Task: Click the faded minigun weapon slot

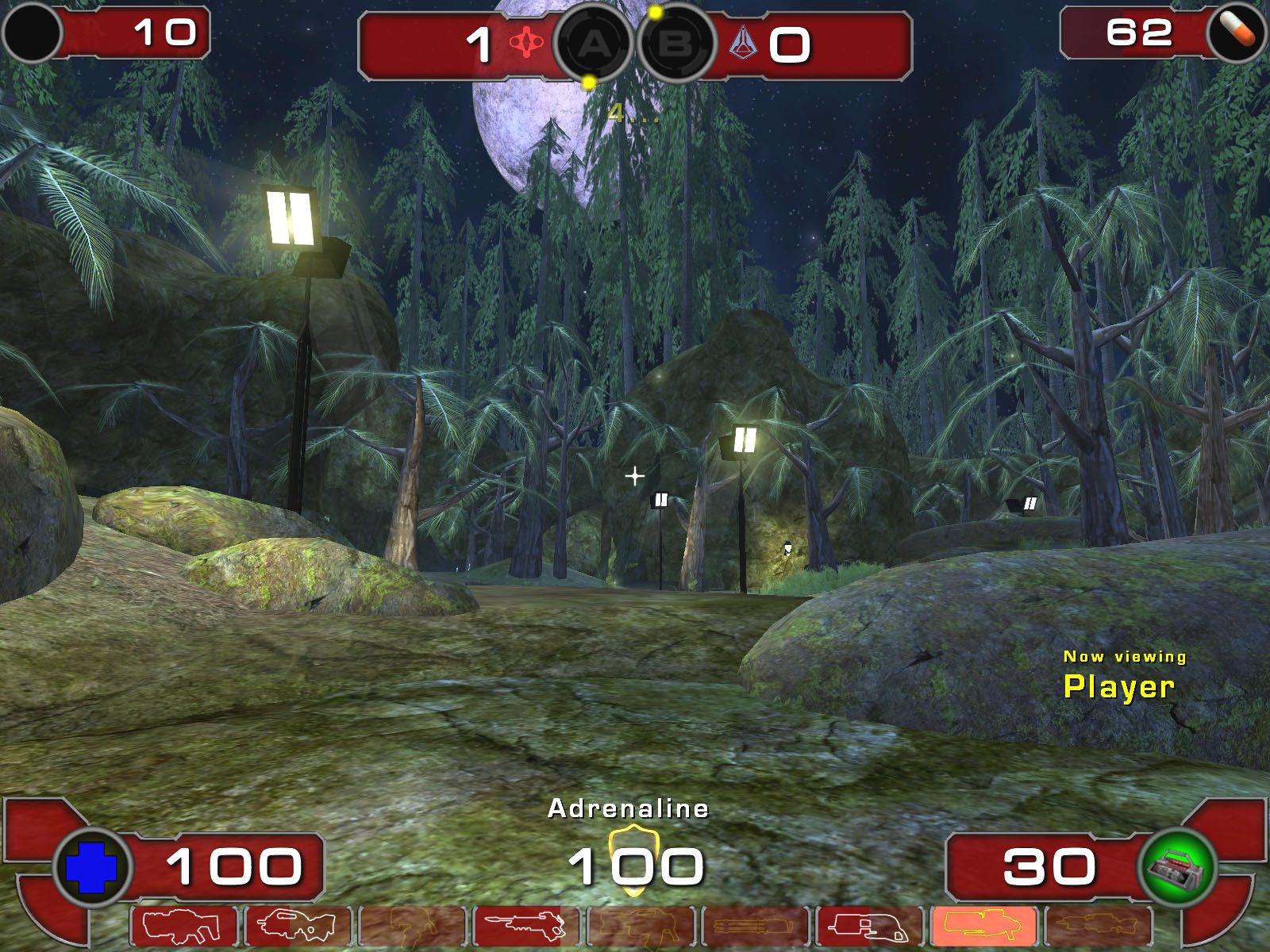Action: point(755,925)
